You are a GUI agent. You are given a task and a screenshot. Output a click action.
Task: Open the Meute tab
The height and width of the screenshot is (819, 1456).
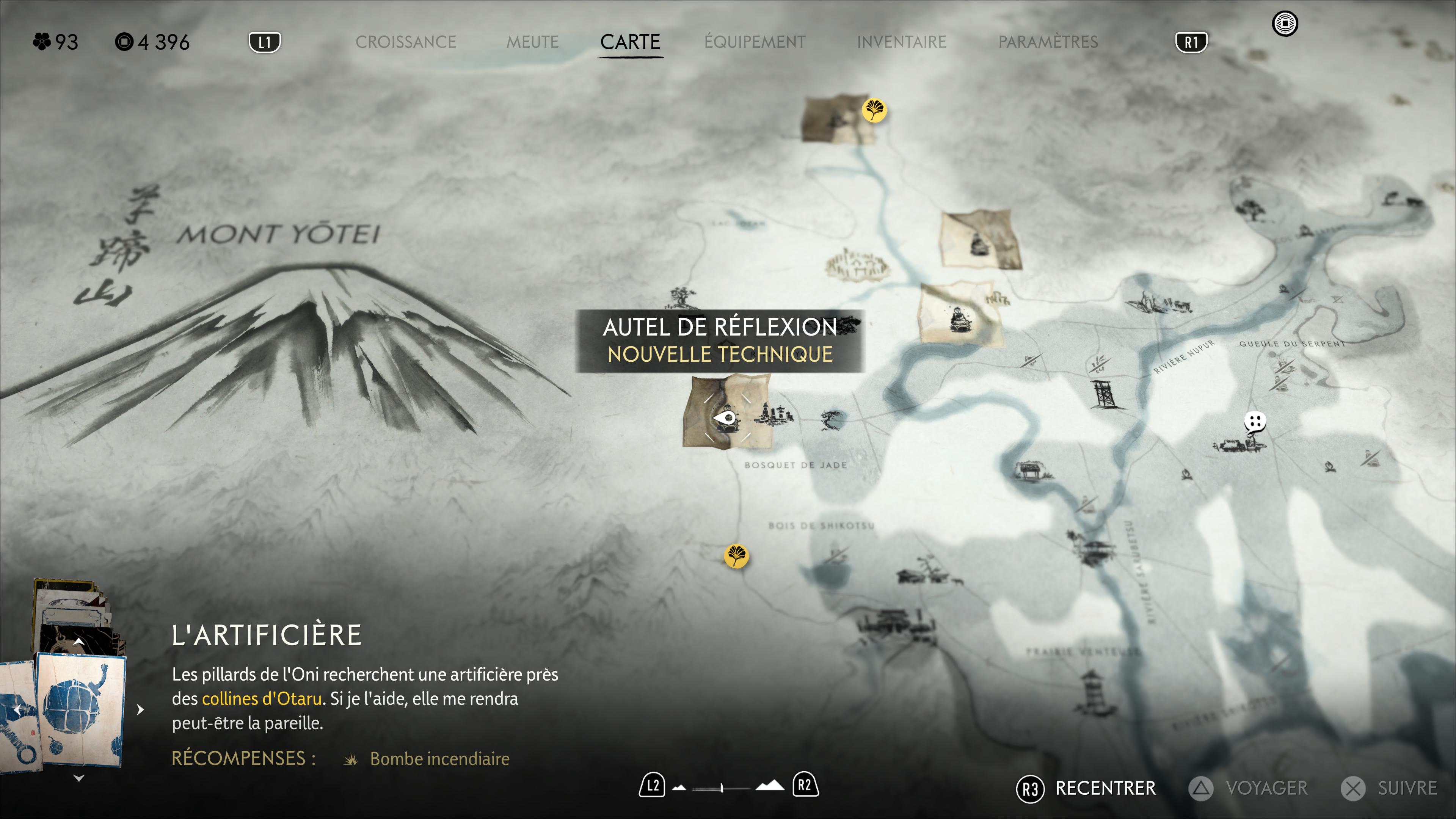pos(532,42)
